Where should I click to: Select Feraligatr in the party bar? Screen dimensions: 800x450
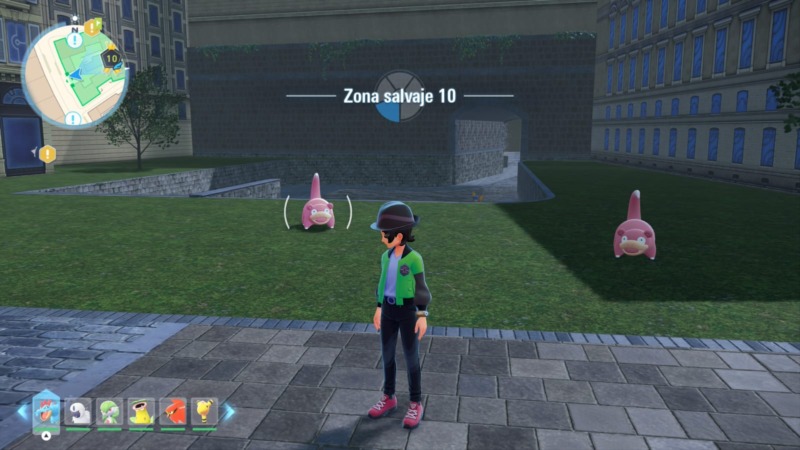(x=47, y=410)
